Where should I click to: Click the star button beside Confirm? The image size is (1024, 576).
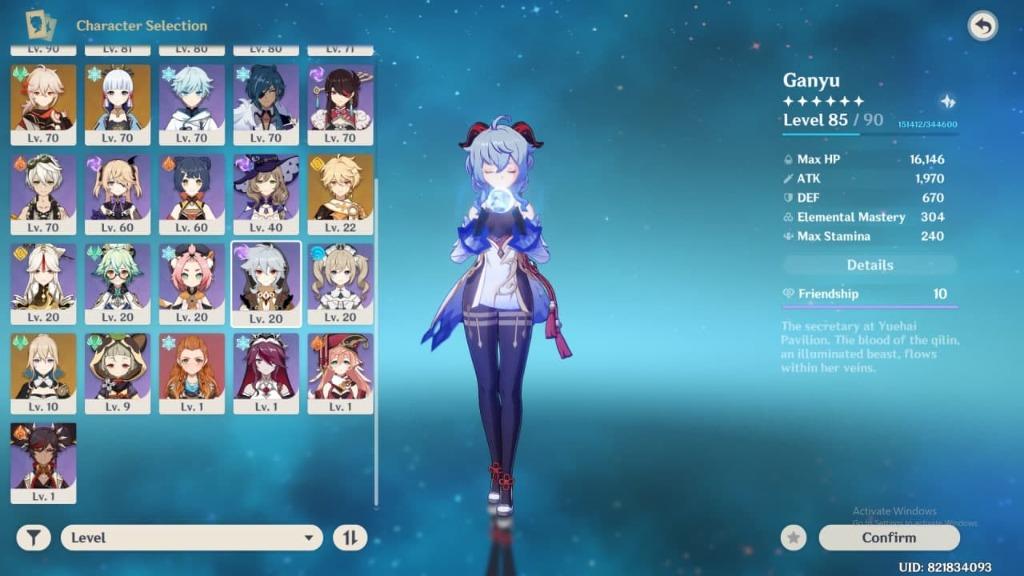[794, 538]
